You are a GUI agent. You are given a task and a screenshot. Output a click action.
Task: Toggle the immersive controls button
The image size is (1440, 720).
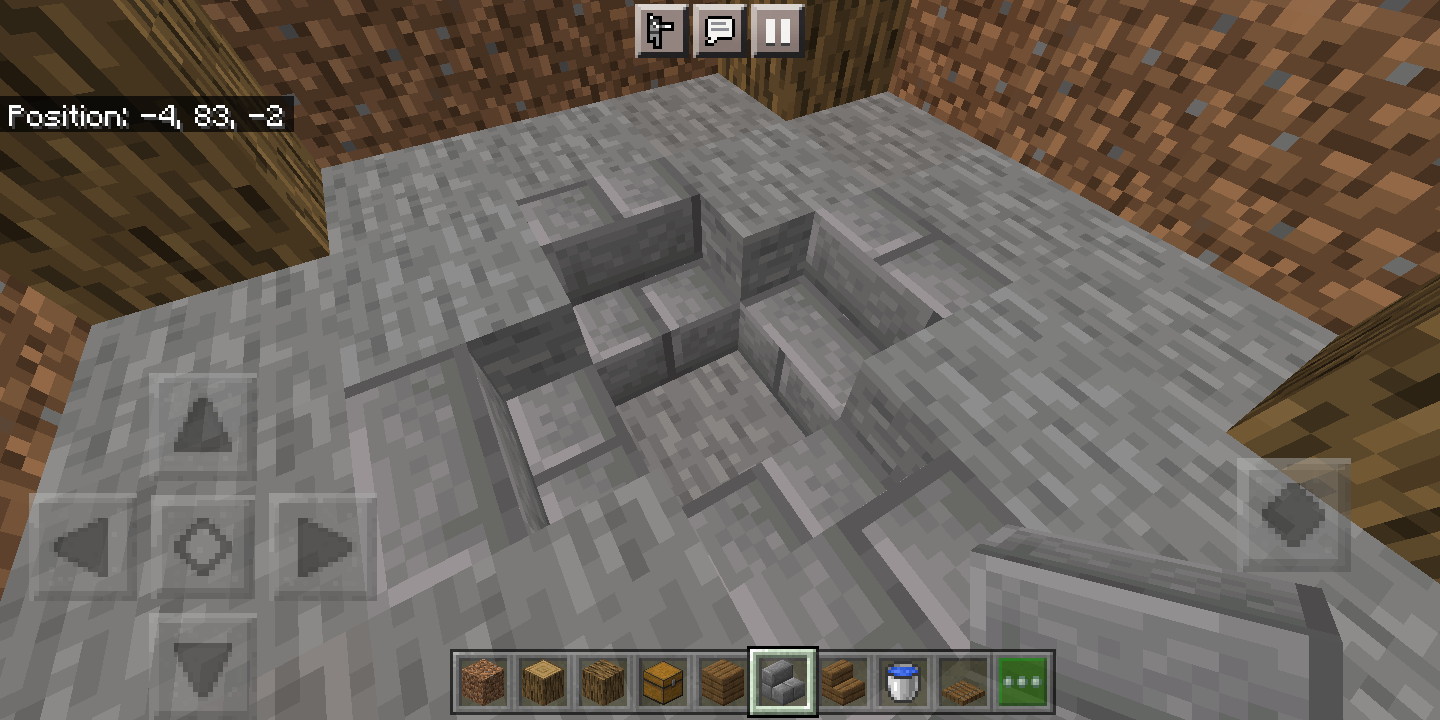(662, 31)
